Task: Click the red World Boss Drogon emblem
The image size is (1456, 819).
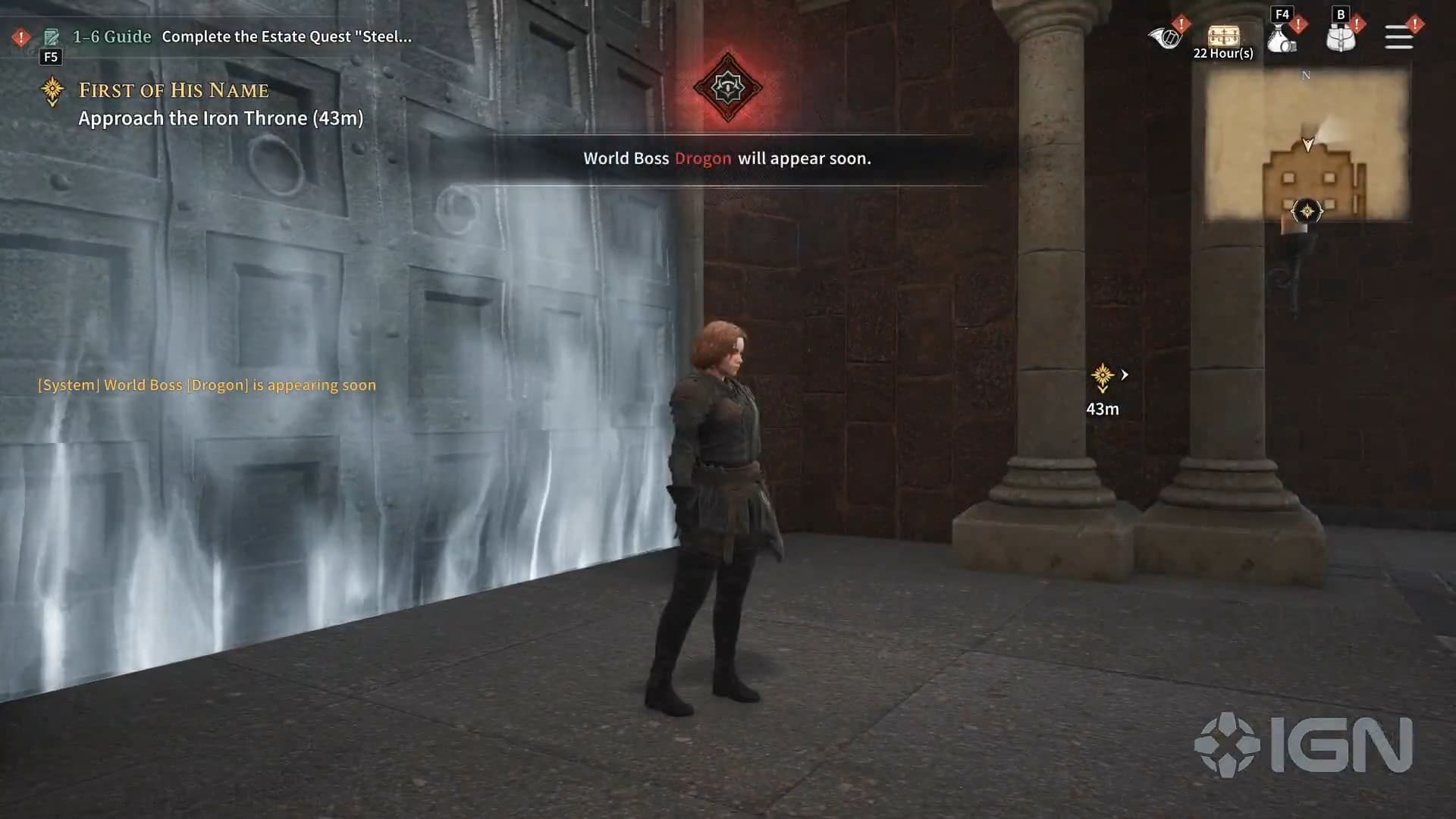Action: click(728, 87)
